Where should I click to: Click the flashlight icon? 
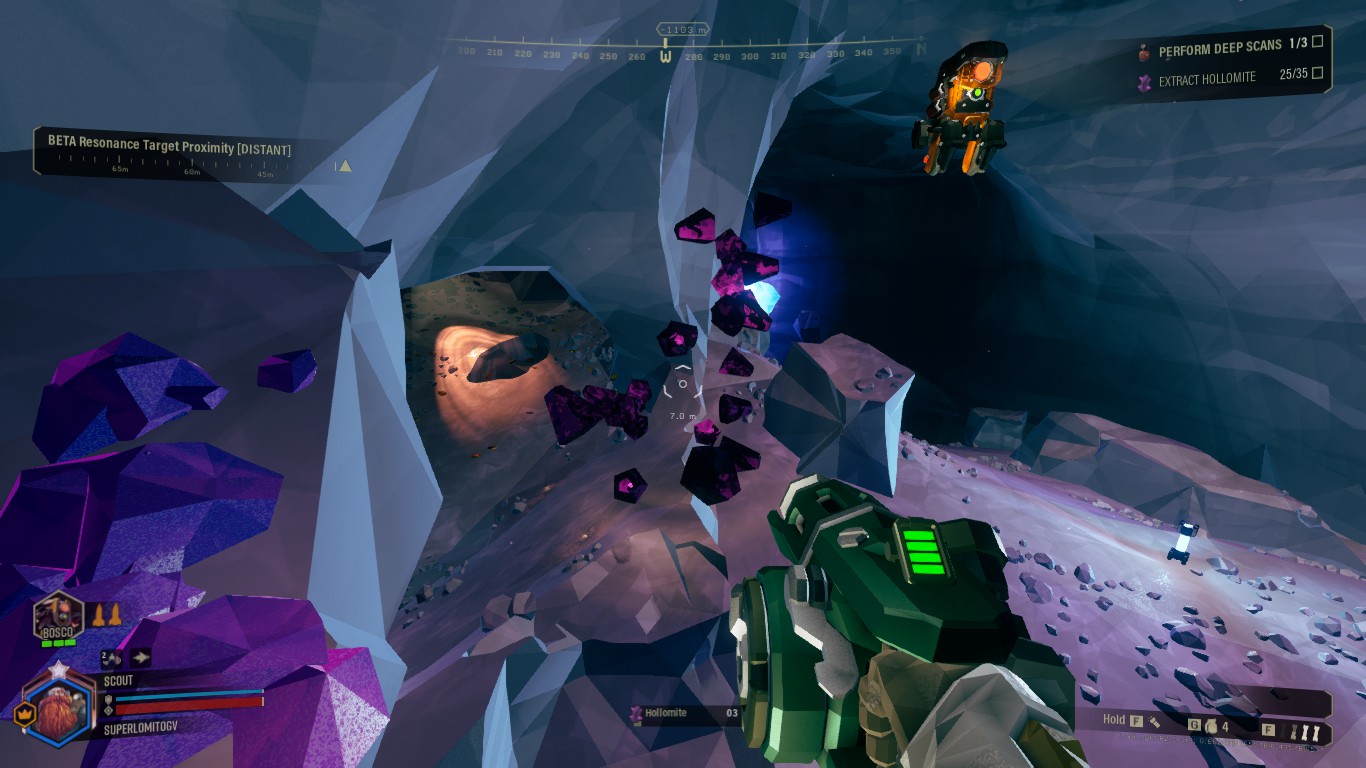(x=1155, y=720)
